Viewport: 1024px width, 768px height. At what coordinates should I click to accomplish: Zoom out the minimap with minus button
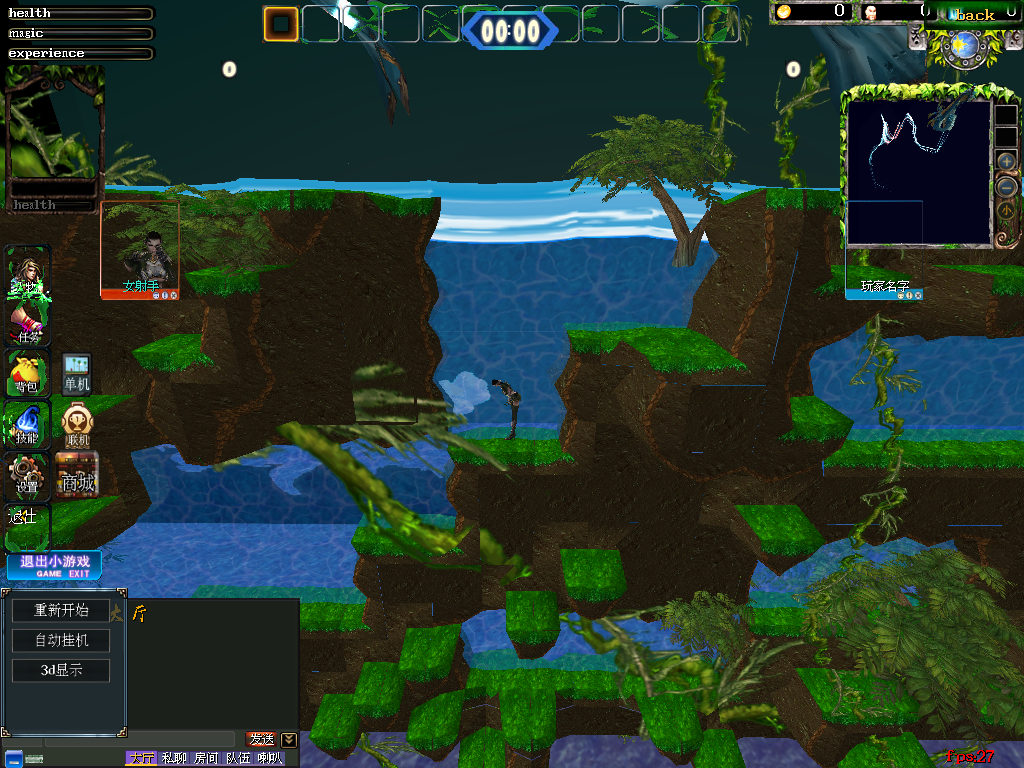(1006, 186)
